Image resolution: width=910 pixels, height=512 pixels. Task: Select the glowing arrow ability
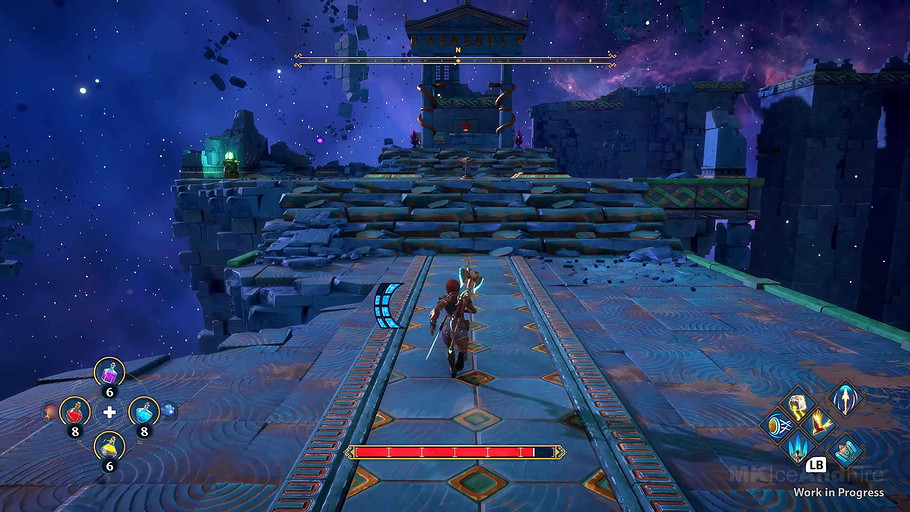pos(845,398)
